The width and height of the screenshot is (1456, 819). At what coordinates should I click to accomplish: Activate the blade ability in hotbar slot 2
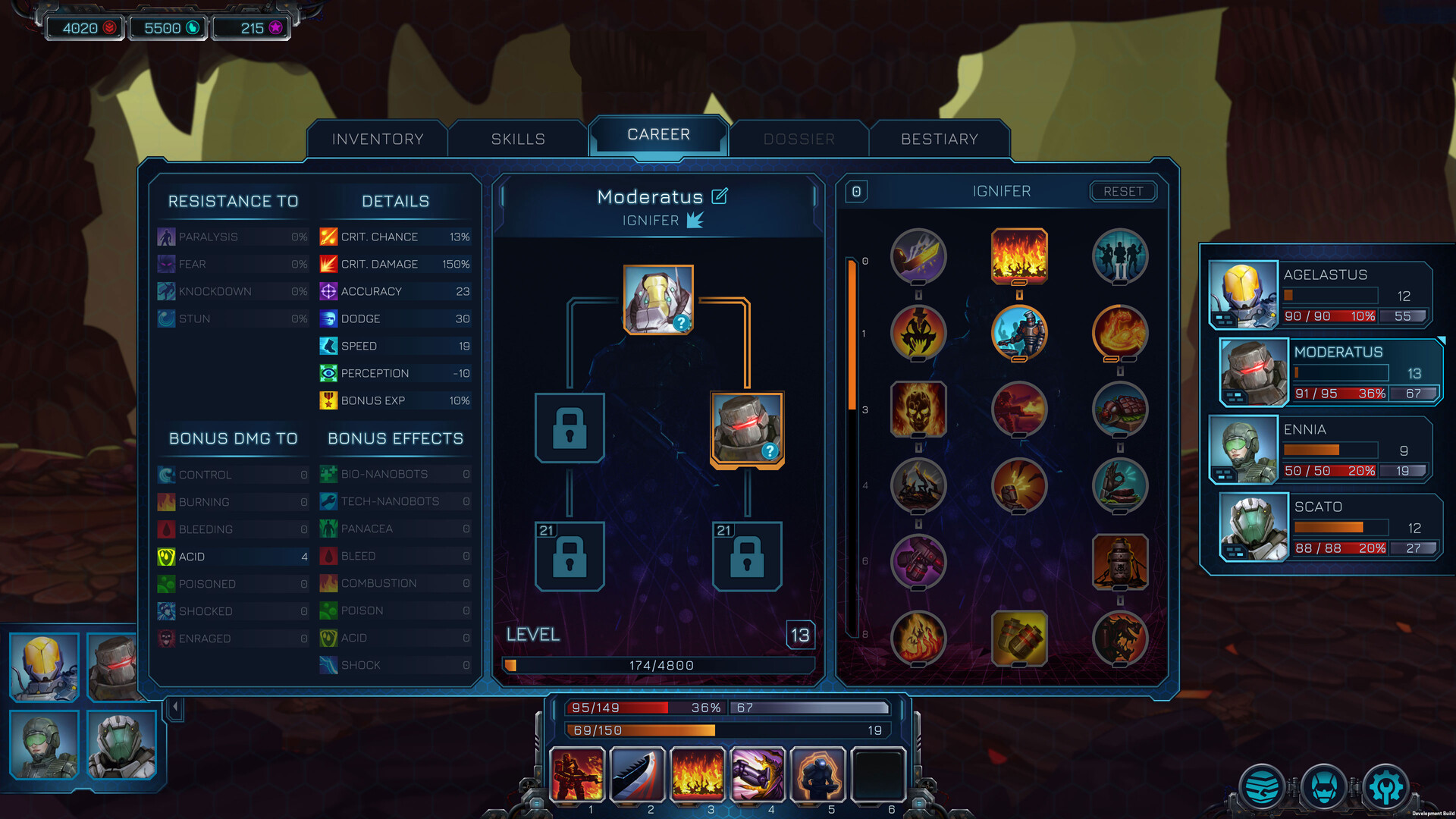click(x=638, y=775)
